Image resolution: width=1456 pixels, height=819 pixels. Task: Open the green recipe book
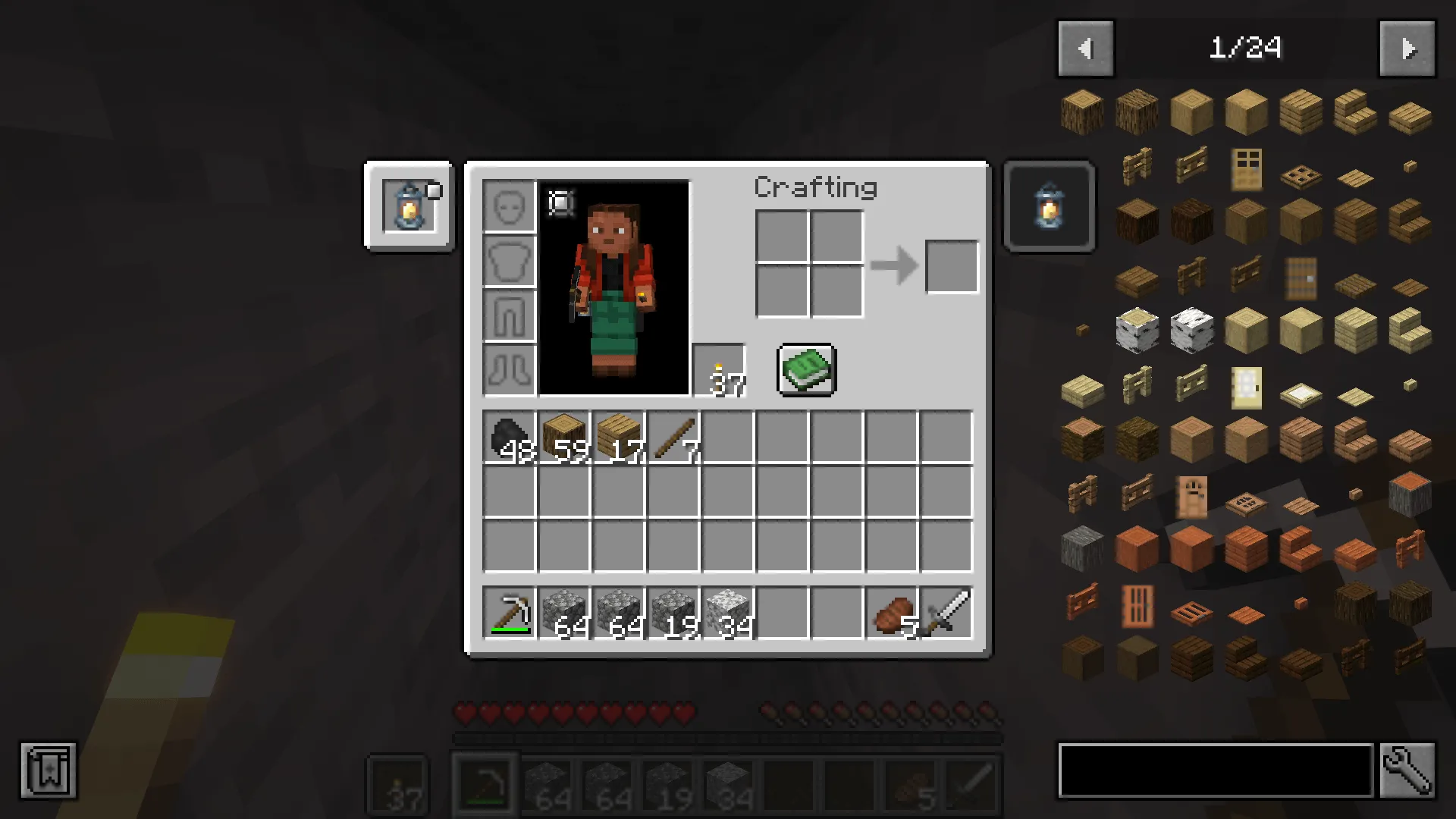click(805, 369)
